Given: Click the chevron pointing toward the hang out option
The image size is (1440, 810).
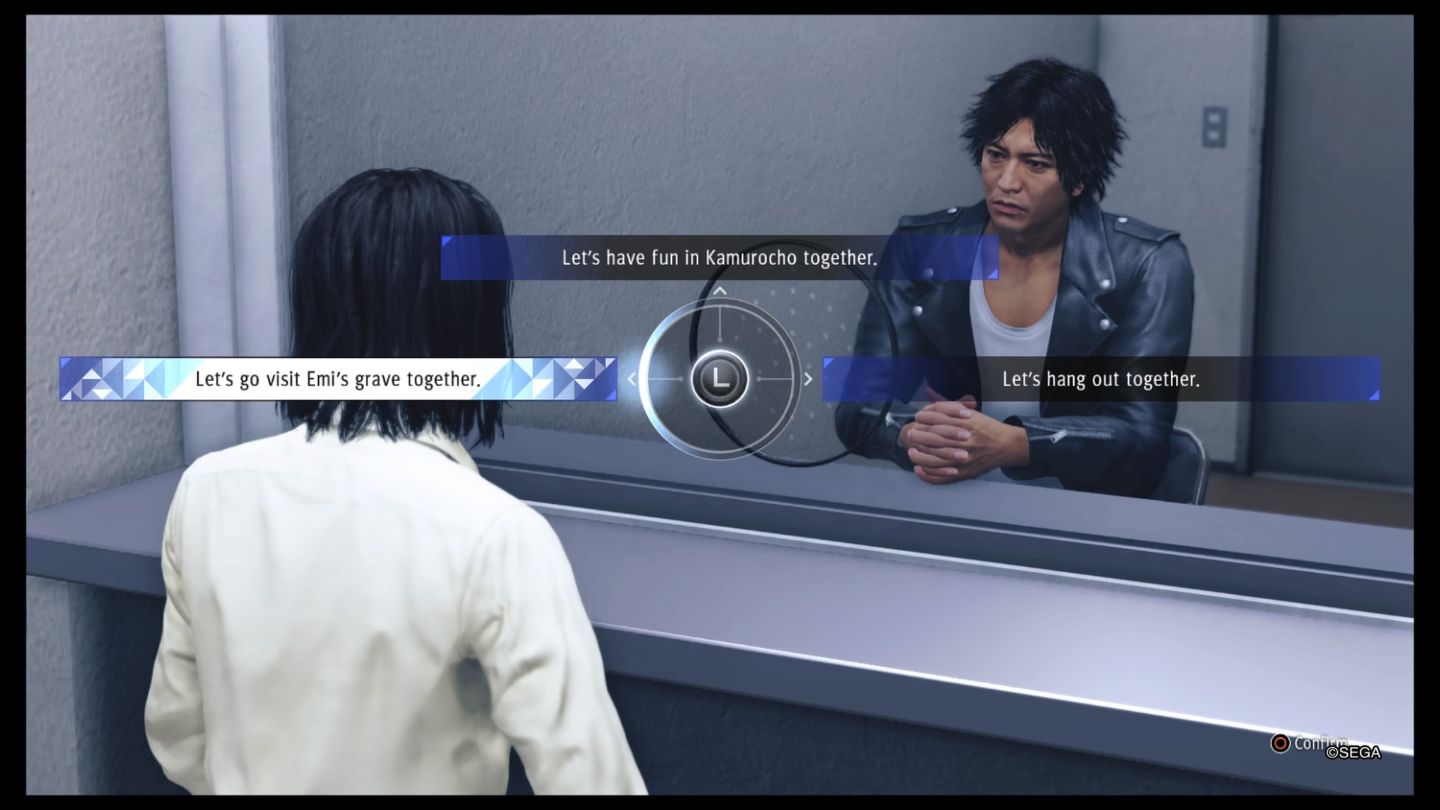Looking at the screenshot, I should (x=808, y=380).
